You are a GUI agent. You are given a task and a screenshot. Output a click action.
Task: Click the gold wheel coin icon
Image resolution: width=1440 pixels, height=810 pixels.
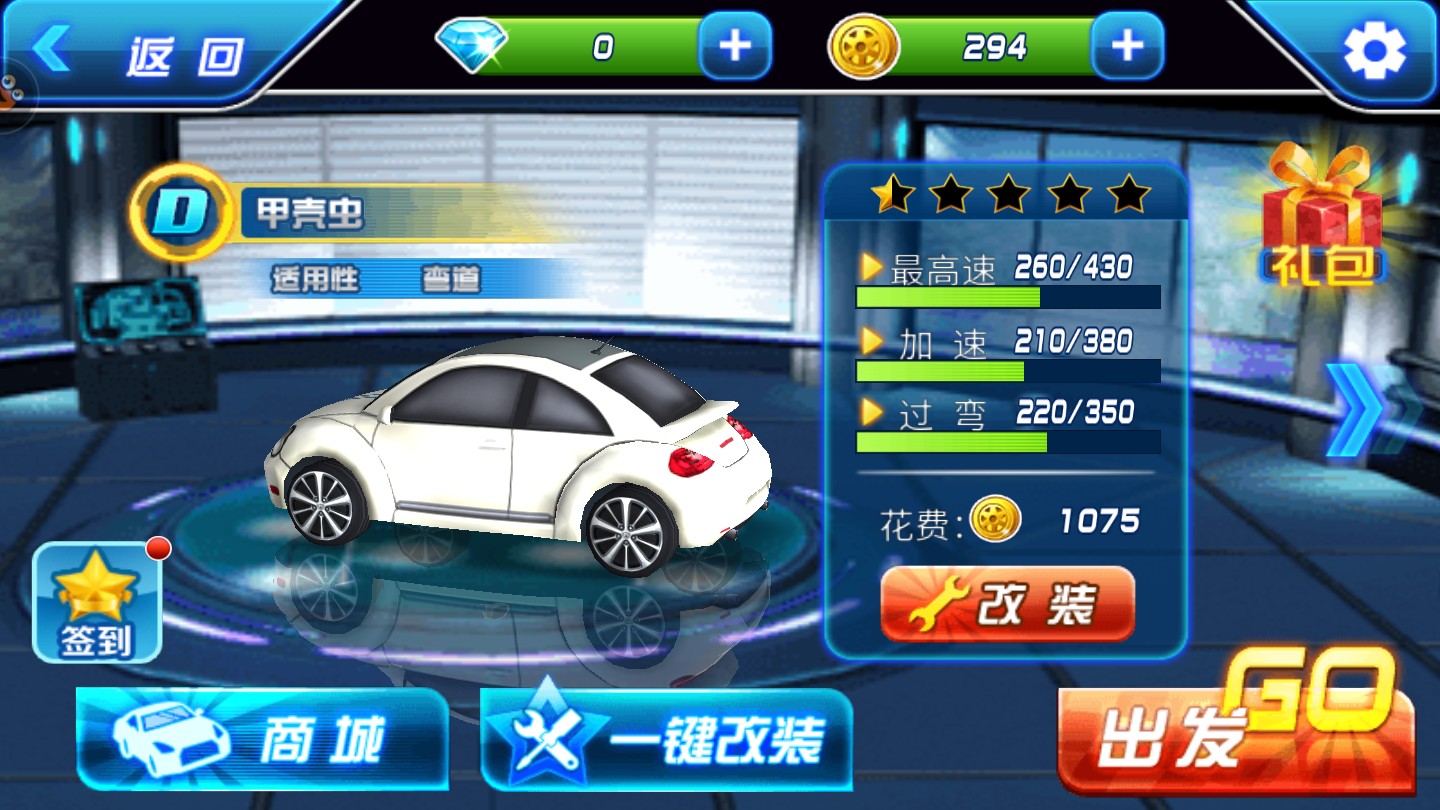[860, 45]
